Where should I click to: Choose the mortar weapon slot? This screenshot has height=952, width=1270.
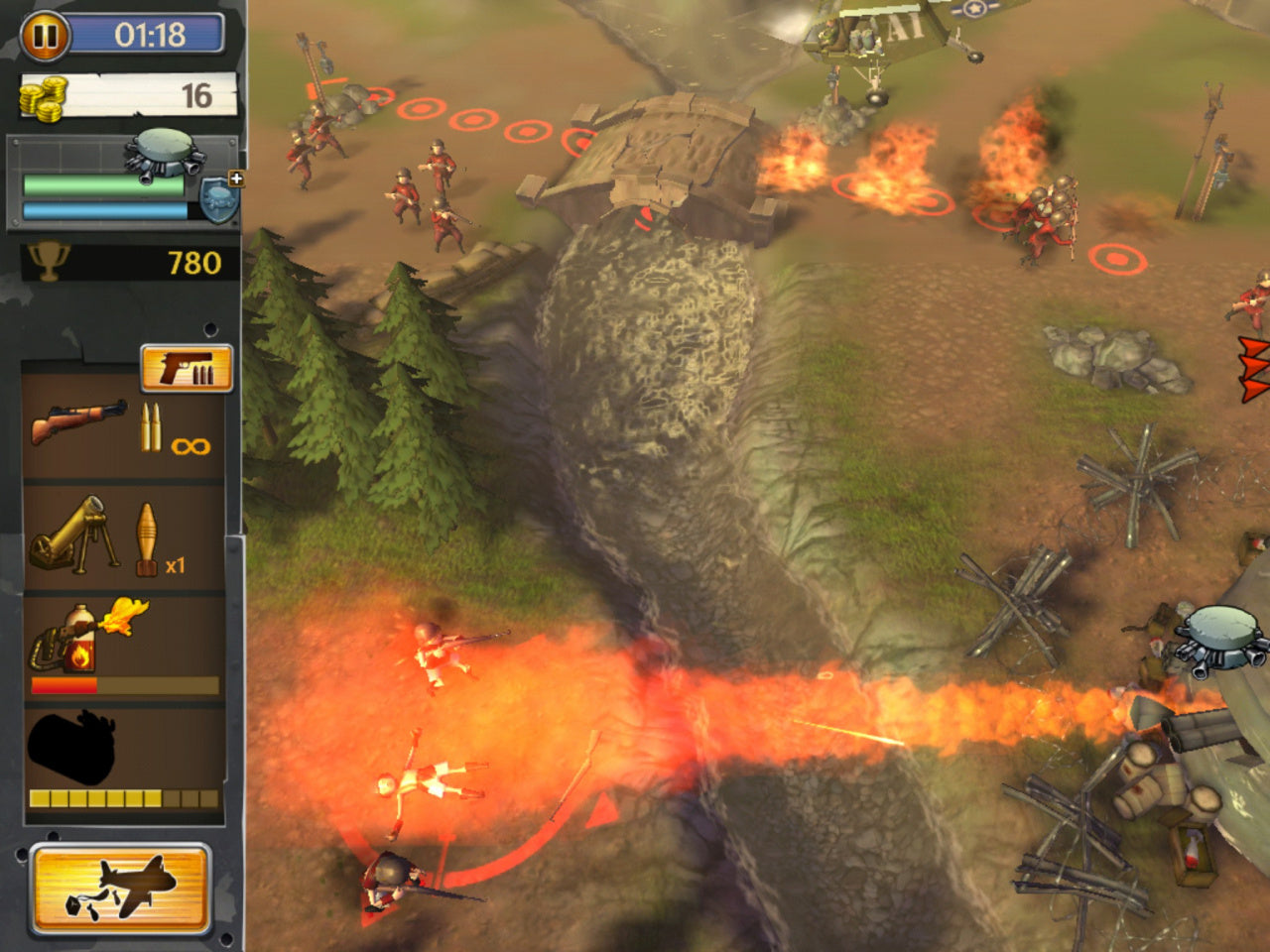123,540
